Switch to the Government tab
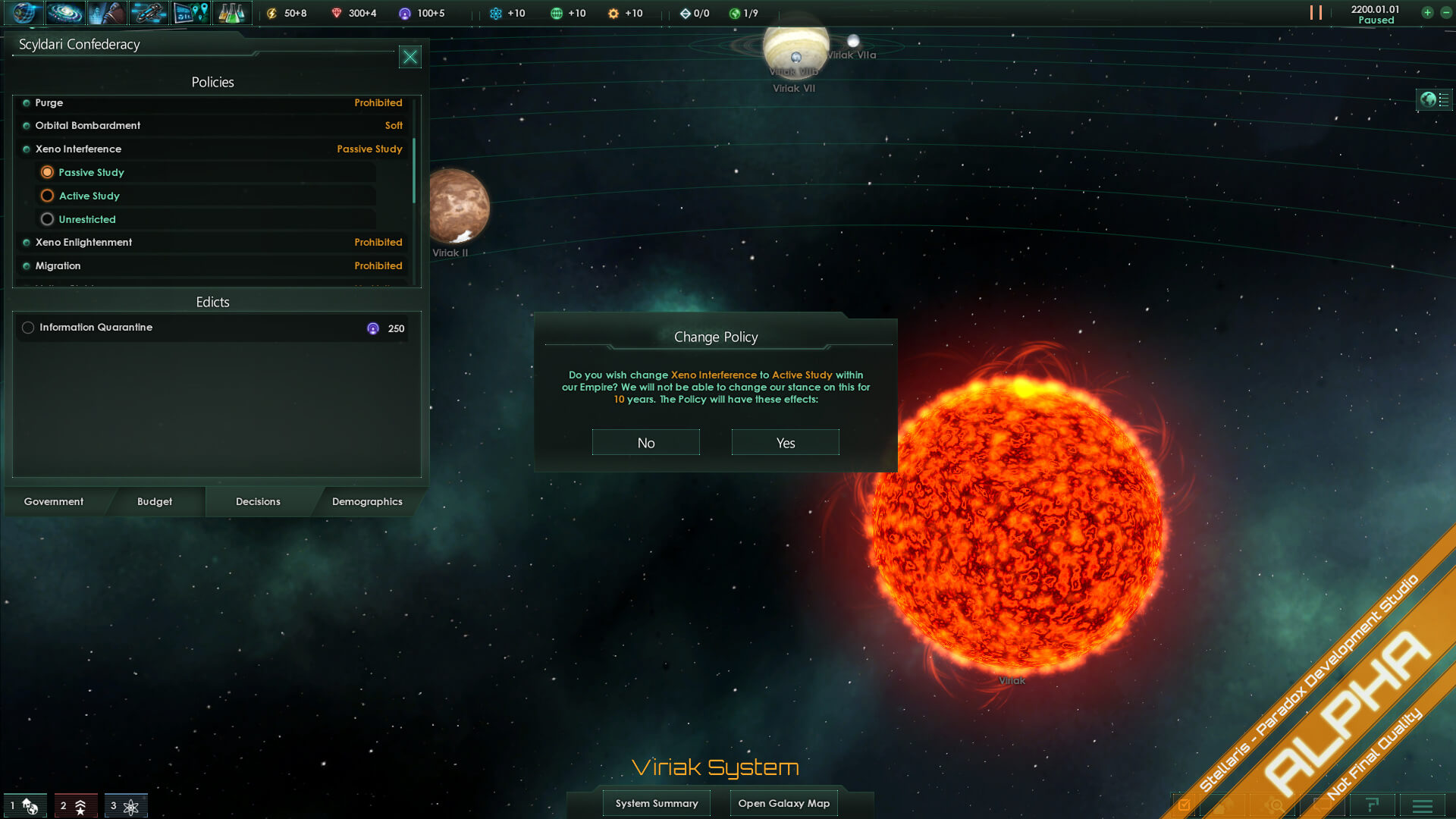The image size is (1456, 819). (54, 501)
